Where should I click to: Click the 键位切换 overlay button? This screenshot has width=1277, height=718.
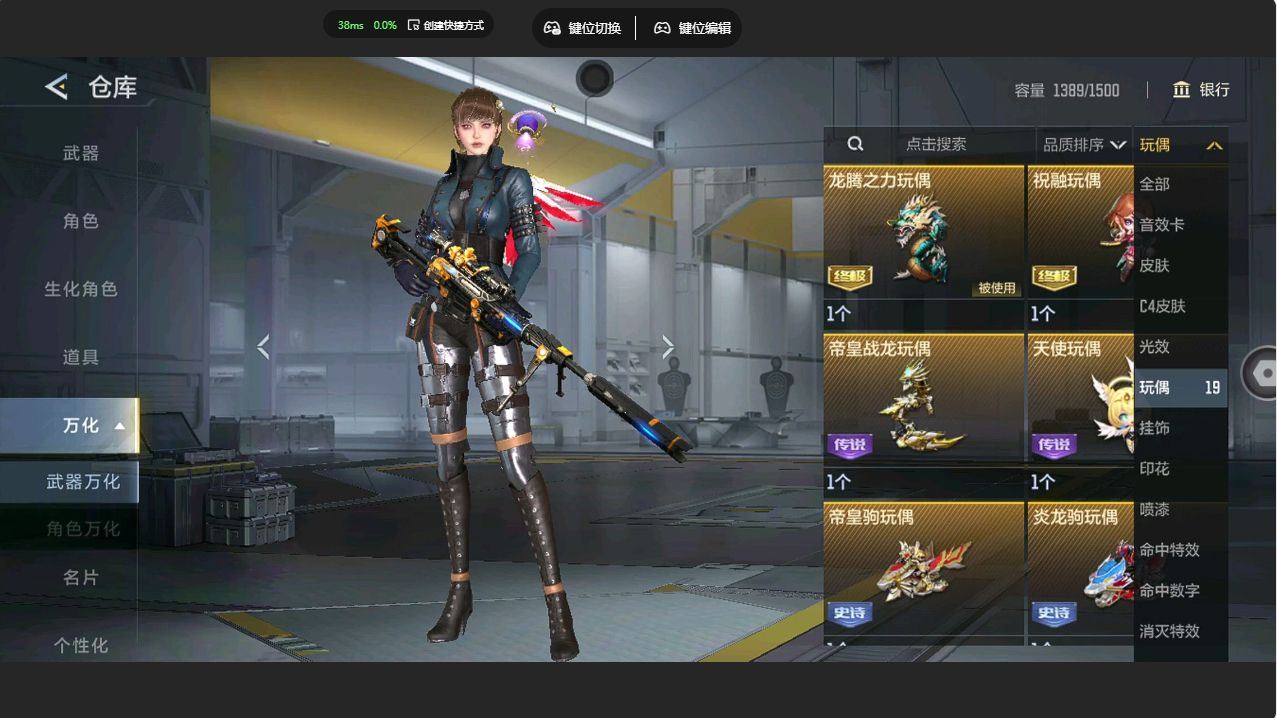(583, 28)
